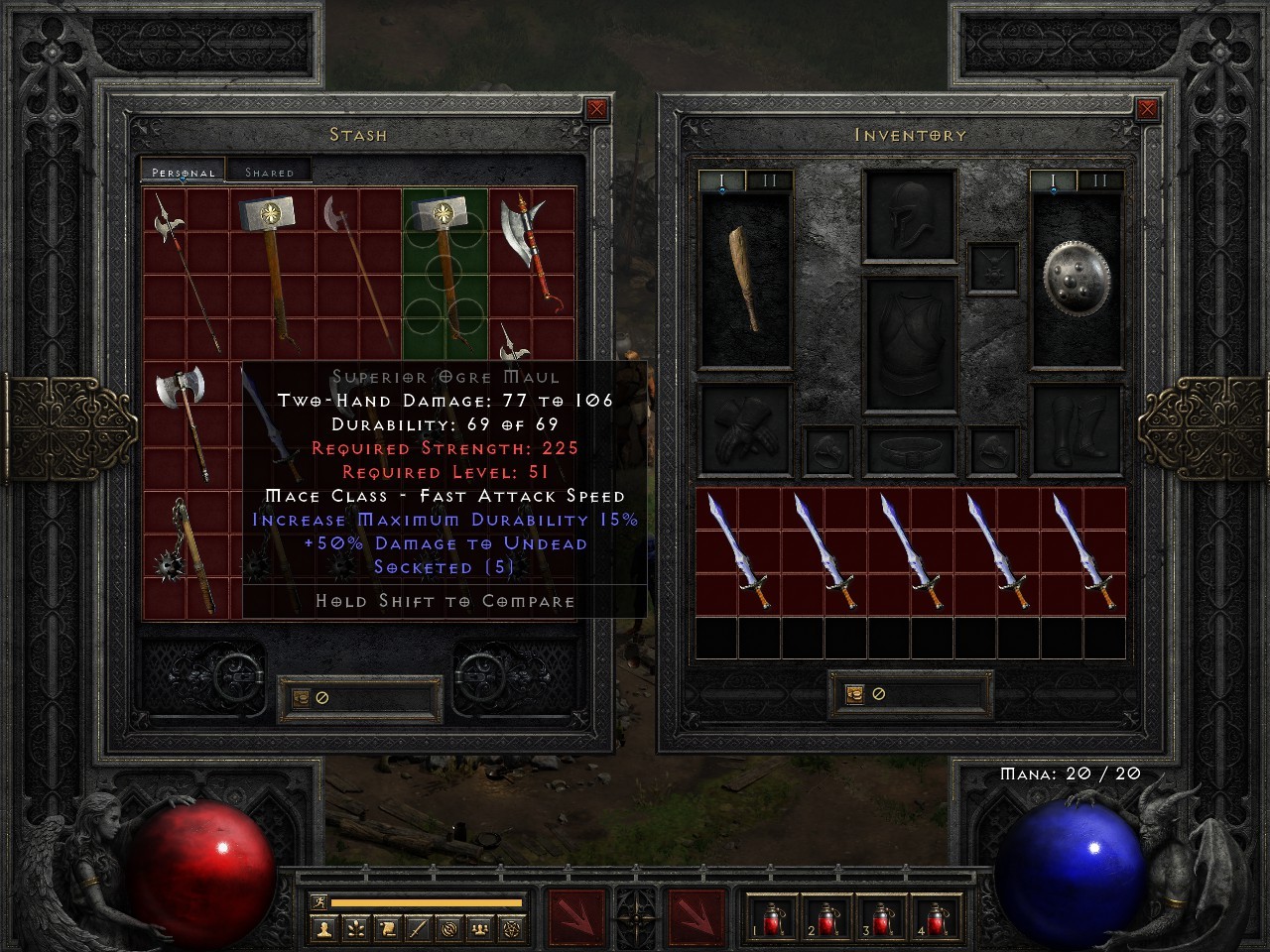The image size is (1270, 952).
Task: Open the Character screen icon
Action: pyautogui.click(x=324, y=927)
